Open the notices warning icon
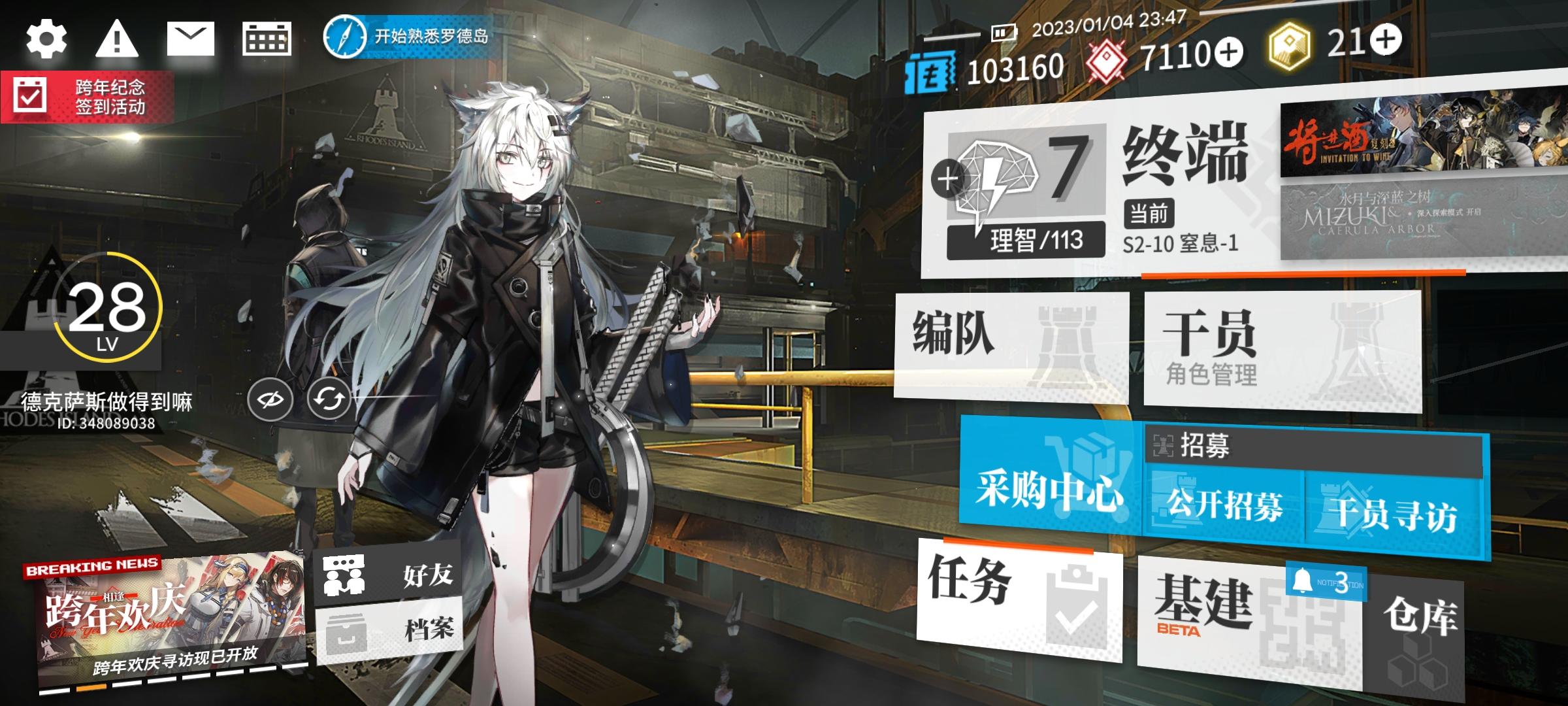The image size is (1568, 706). [116, 39]
